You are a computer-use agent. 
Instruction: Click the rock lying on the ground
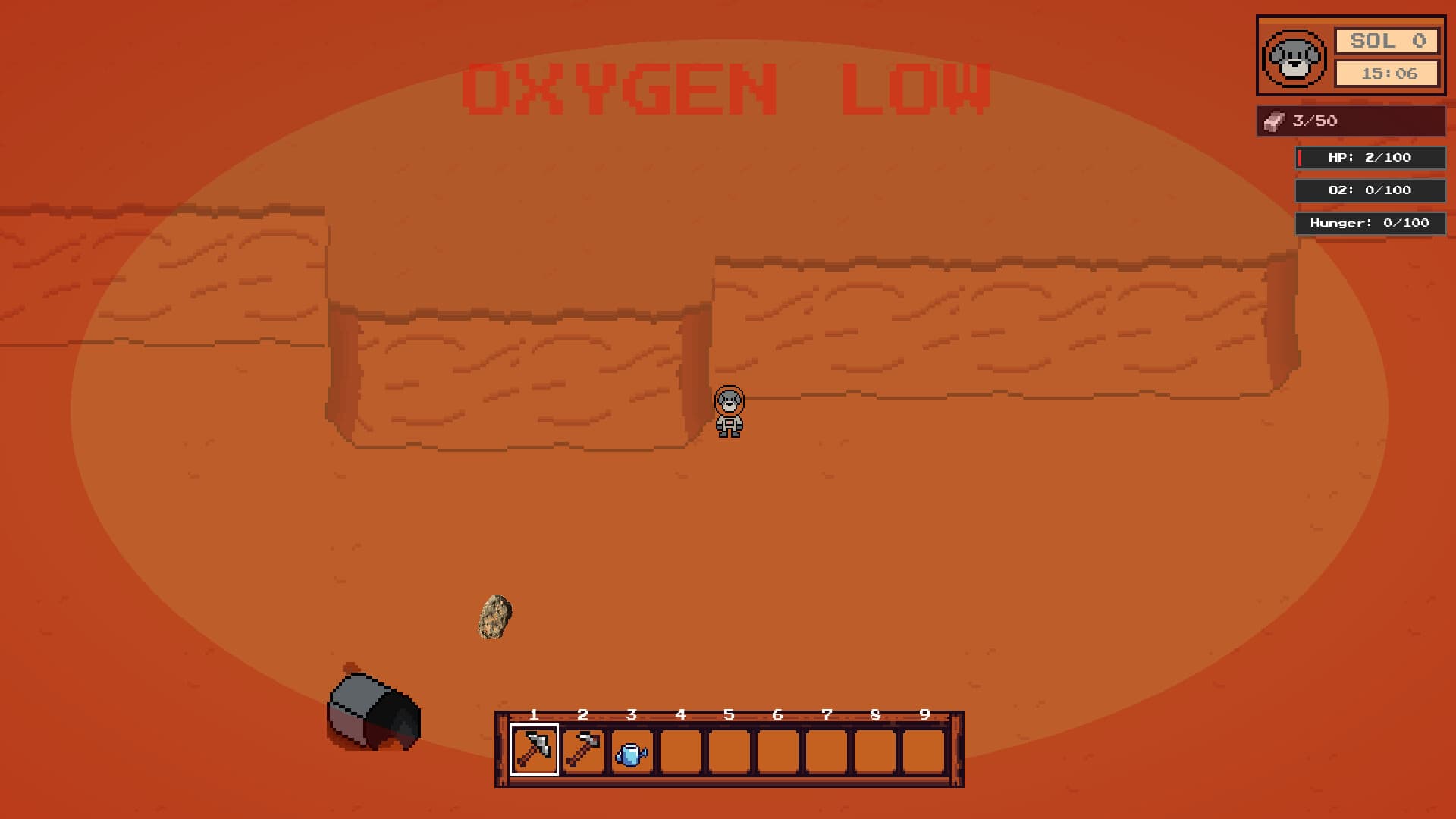[495, 617]
